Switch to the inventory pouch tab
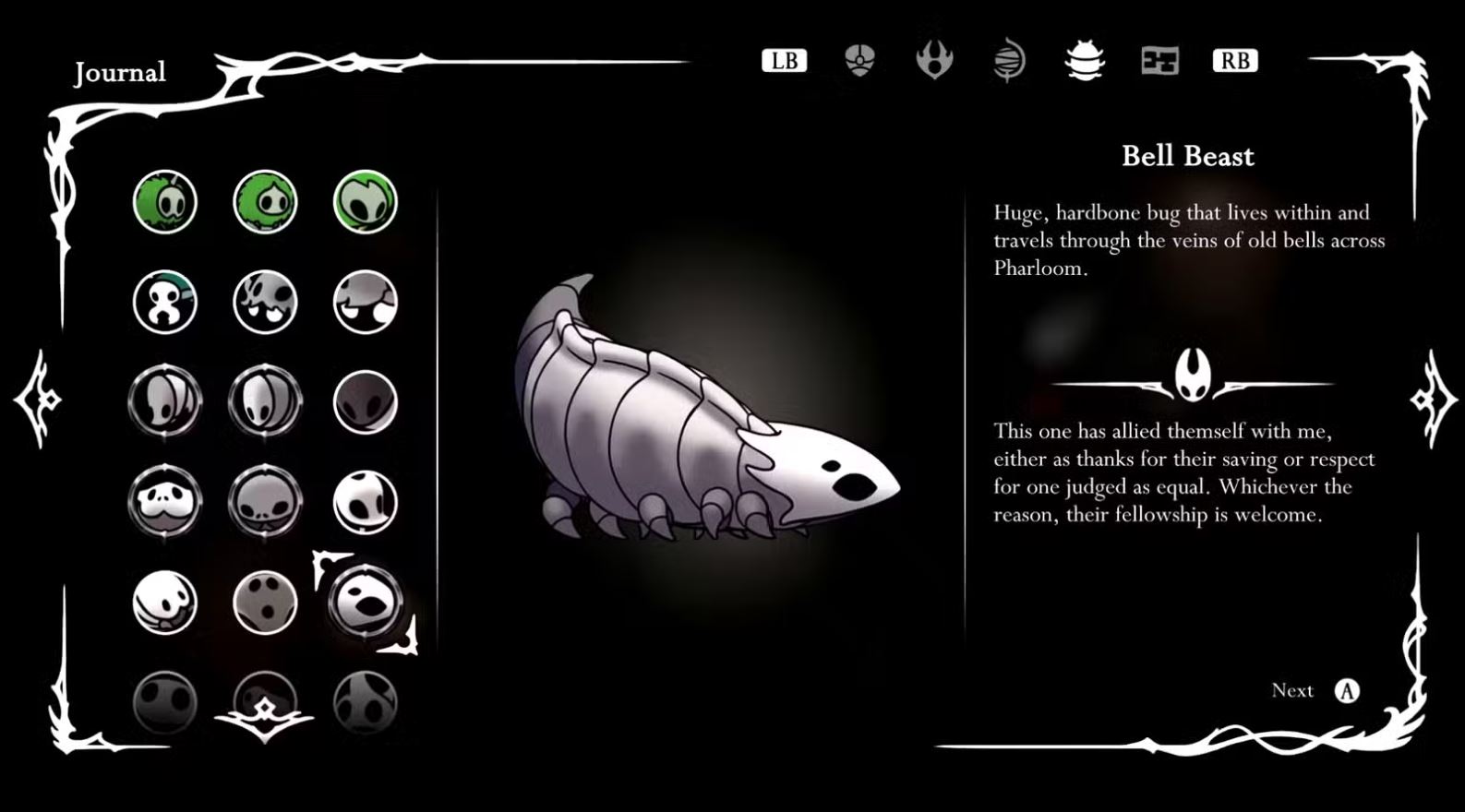 point(859,61)
